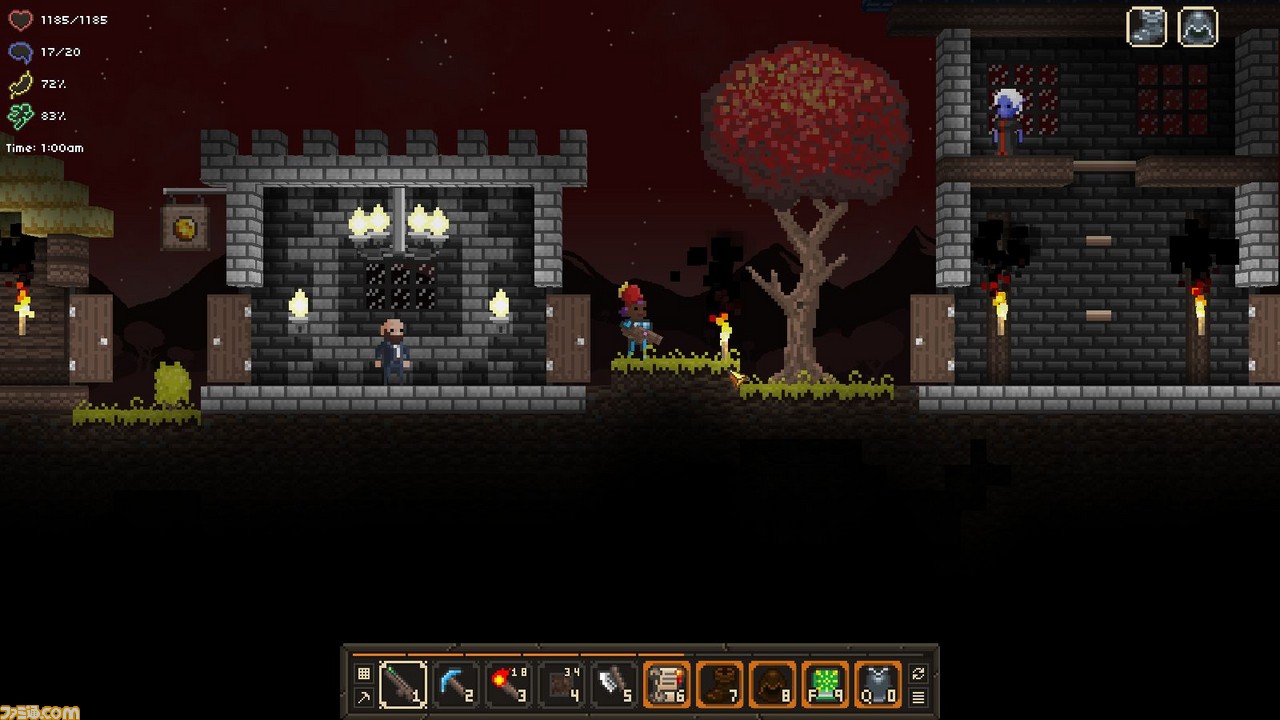Open the F-bound item in slot 9

tap(825, 685)
